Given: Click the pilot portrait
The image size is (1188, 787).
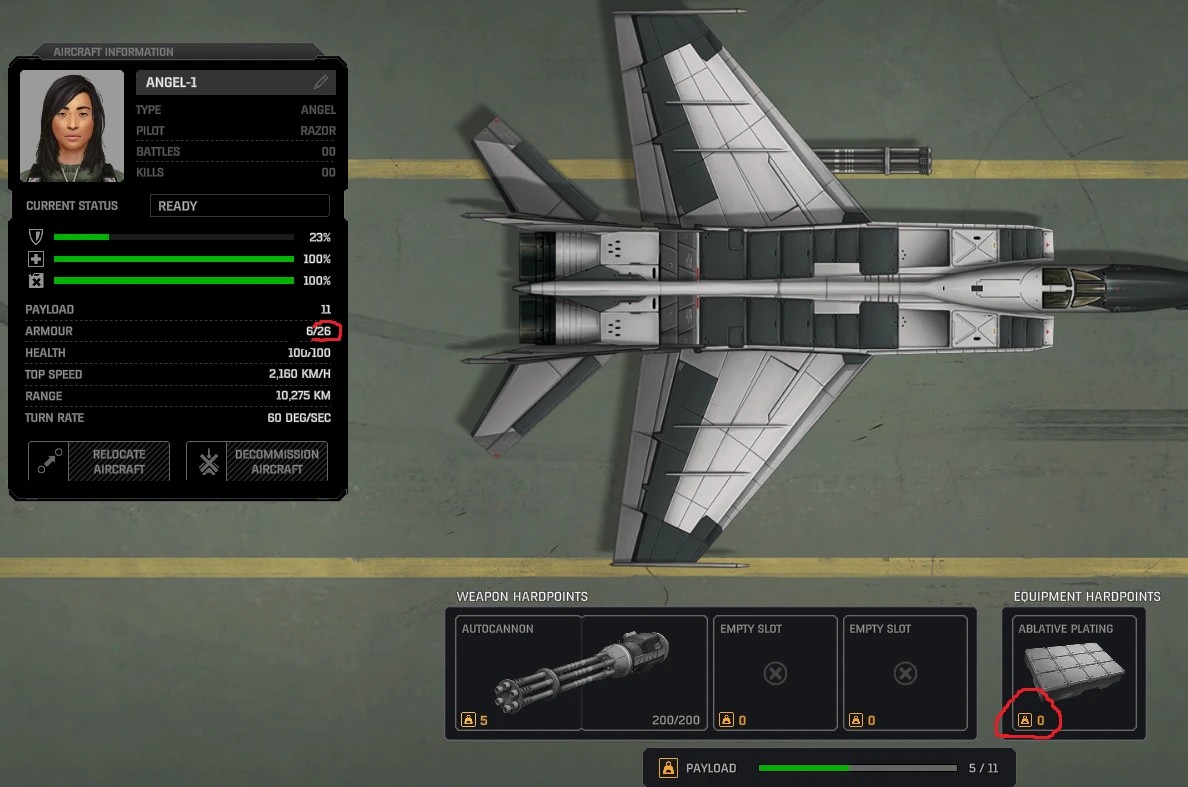Looking at the screenshot, I should 72,126.
